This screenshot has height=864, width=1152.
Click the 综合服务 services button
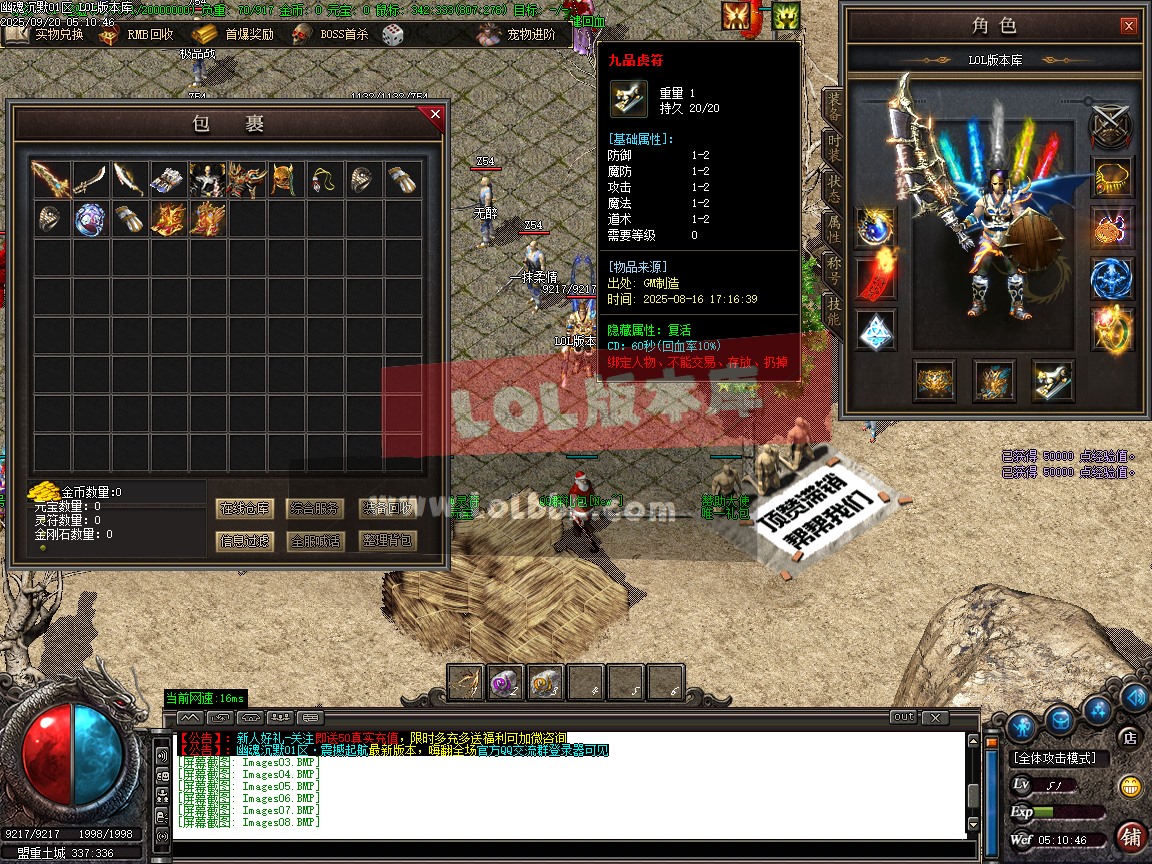[x=315, y=508]
